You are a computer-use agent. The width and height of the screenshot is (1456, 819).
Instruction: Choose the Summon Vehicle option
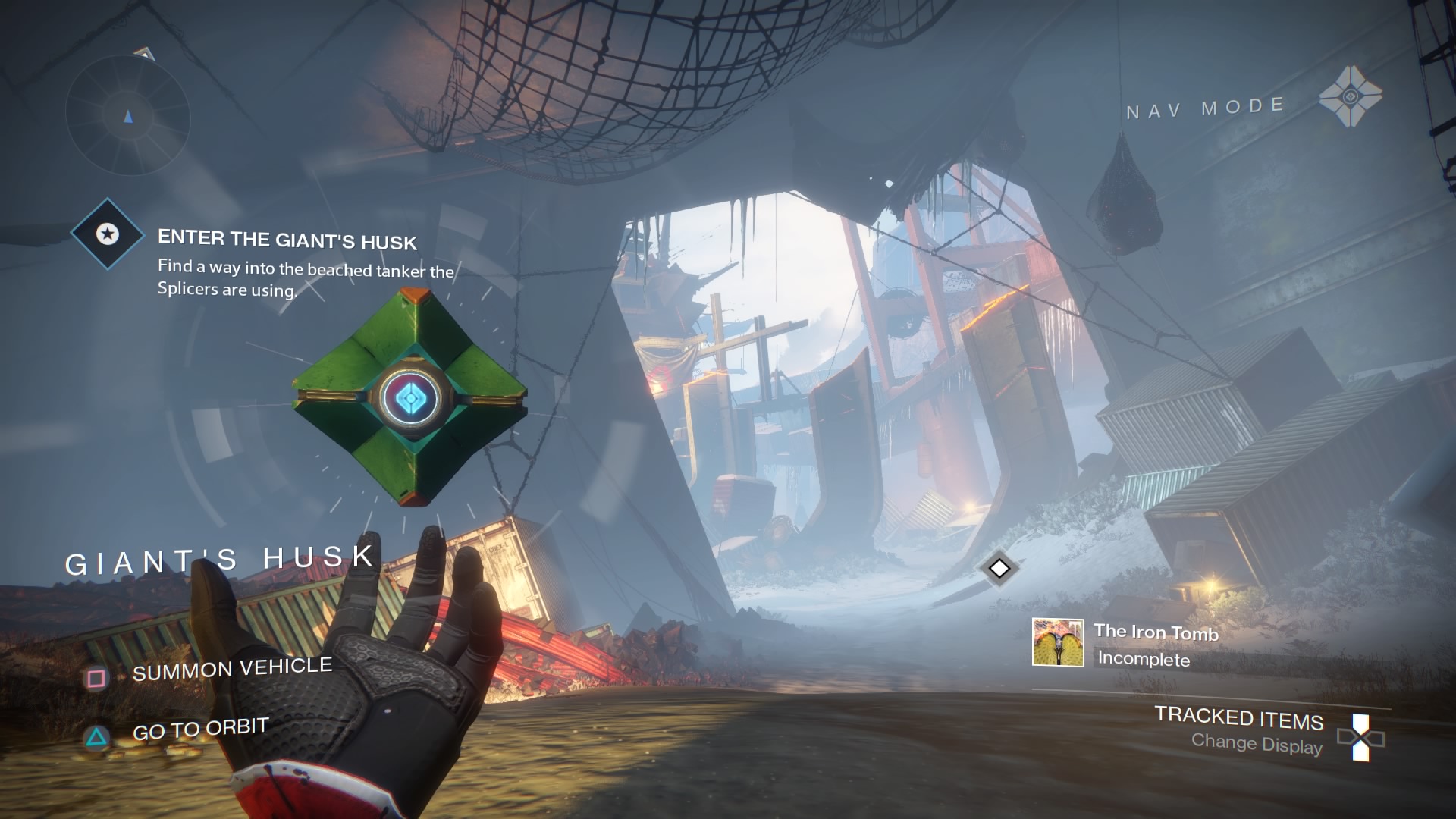pyautogui.click(x=231, y=669)
